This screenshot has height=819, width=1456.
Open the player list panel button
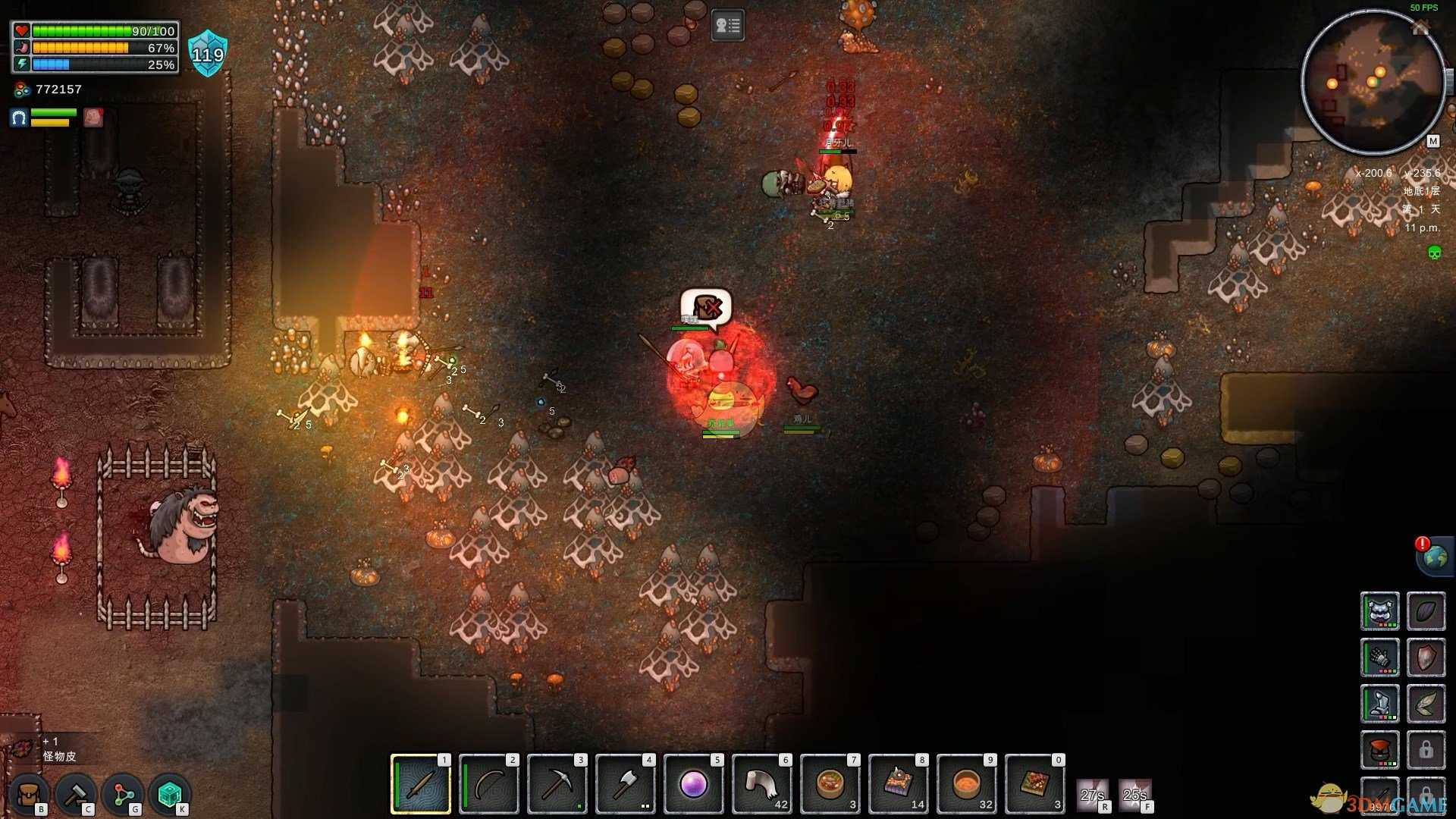(x=727, y=27)
